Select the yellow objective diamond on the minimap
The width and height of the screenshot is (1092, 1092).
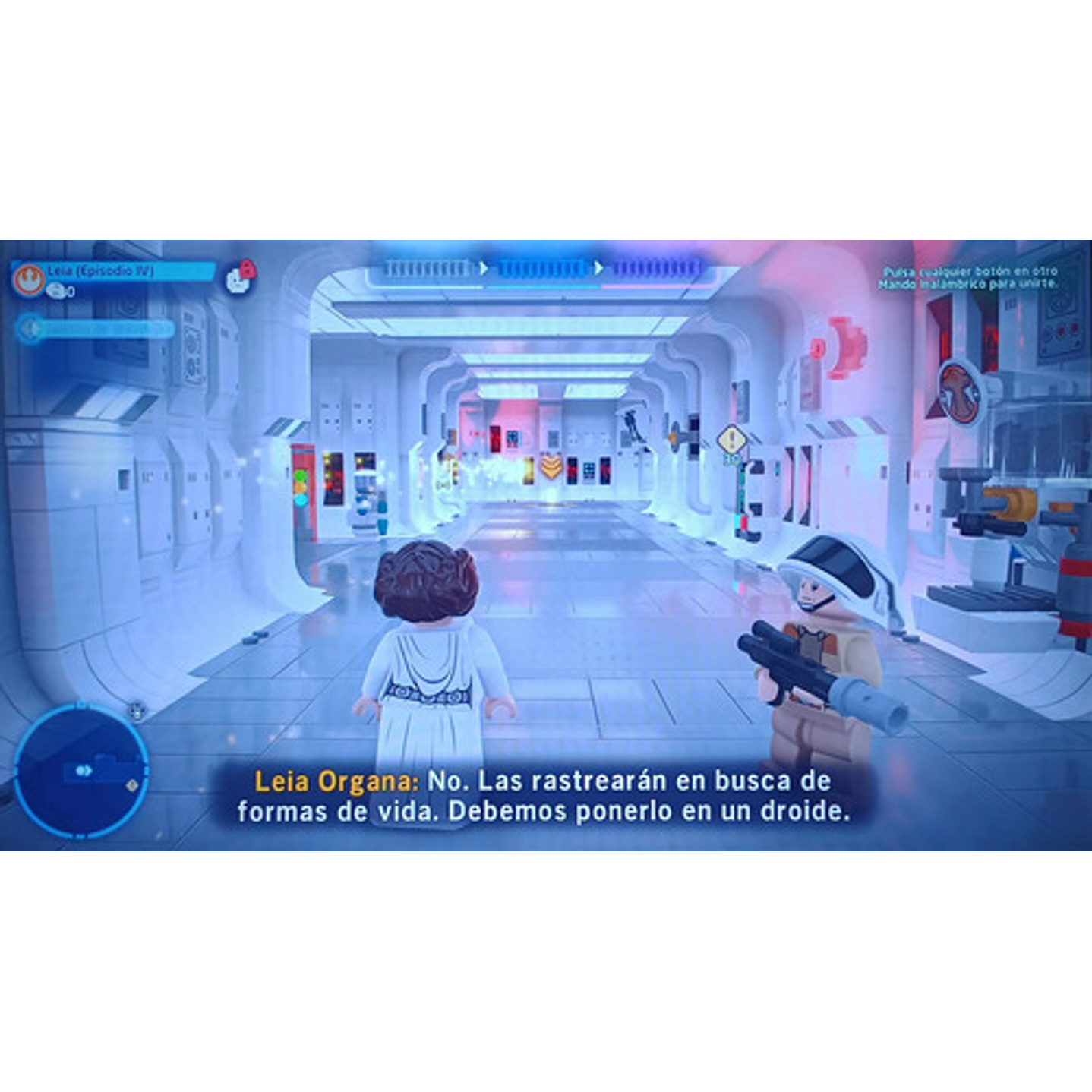pyautogui.click(x=131, y=785)
